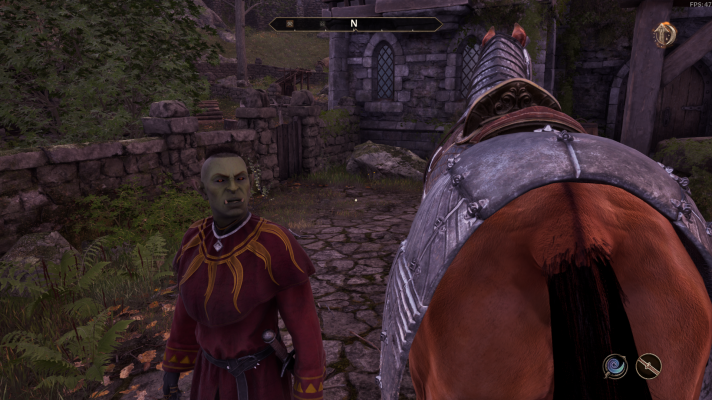Open the golden emblem icon in the corner
Screen dimensions: 712x400
click(664, 35)
